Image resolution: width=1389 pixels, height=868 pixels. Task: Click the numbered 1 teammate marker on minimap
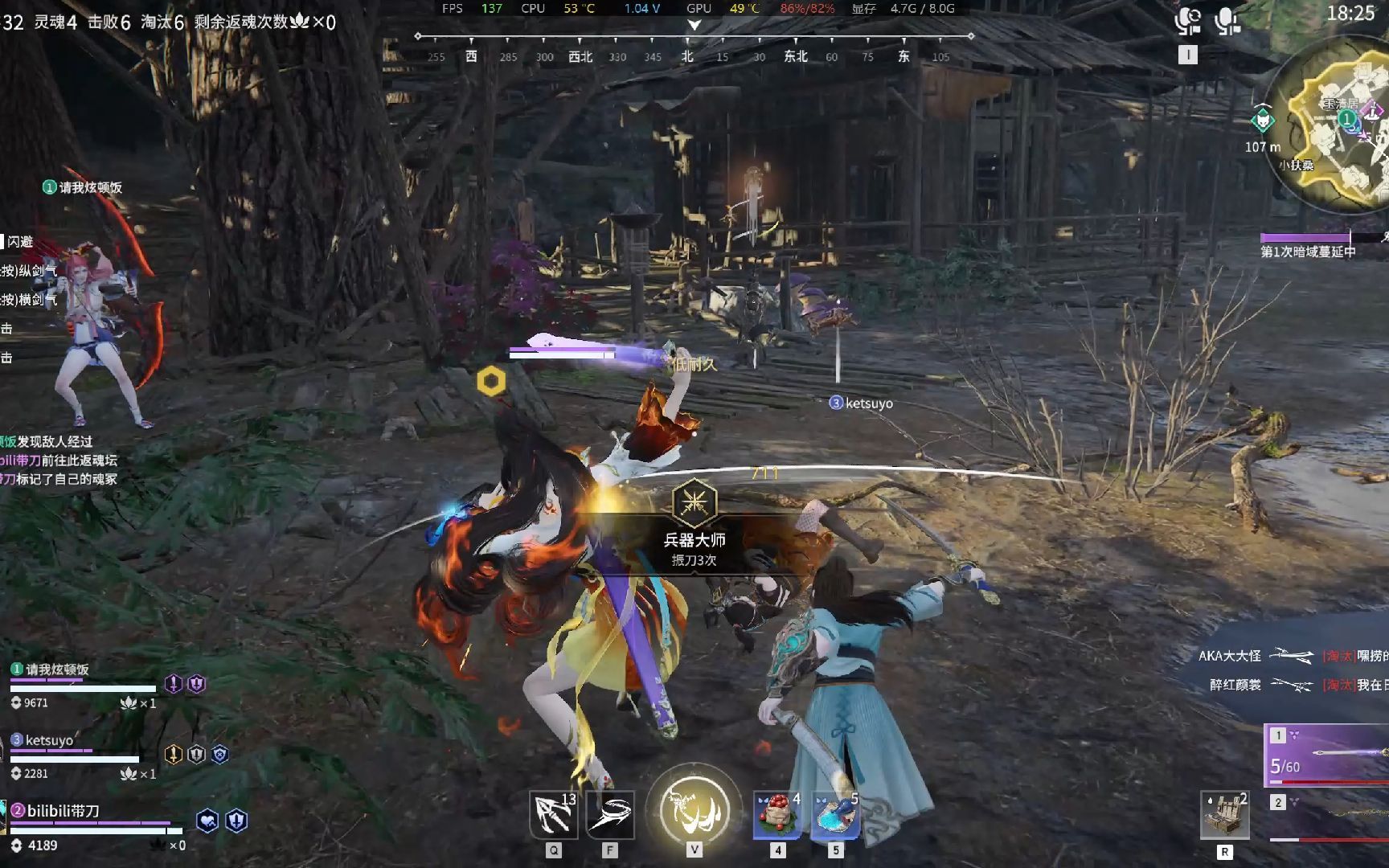pos(1347,119)
